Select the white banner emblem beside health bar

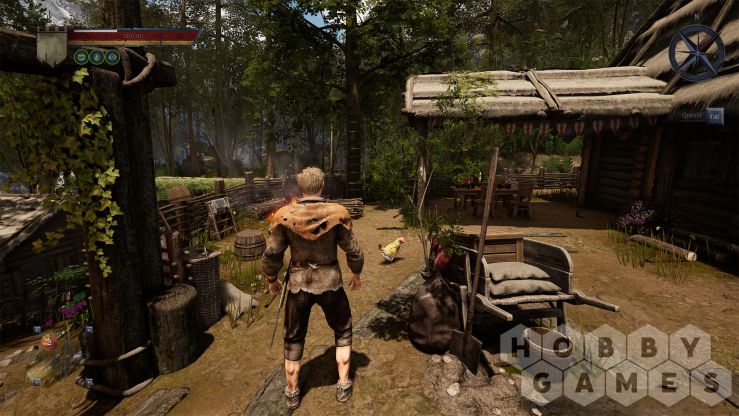pos(51,46)
